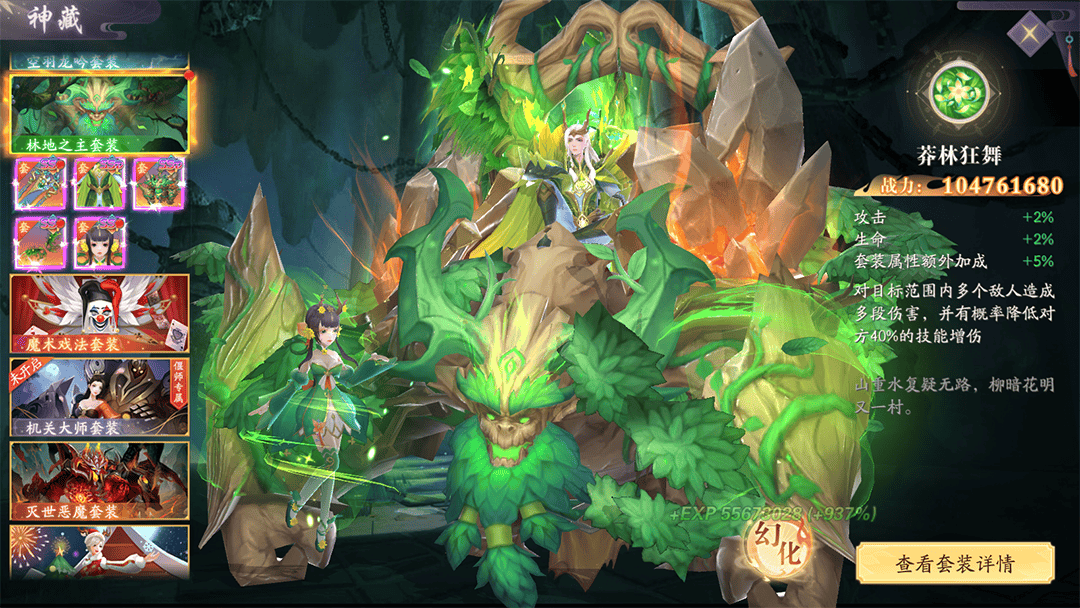Select the 林地之主套装 set banner

coord(100,114)
